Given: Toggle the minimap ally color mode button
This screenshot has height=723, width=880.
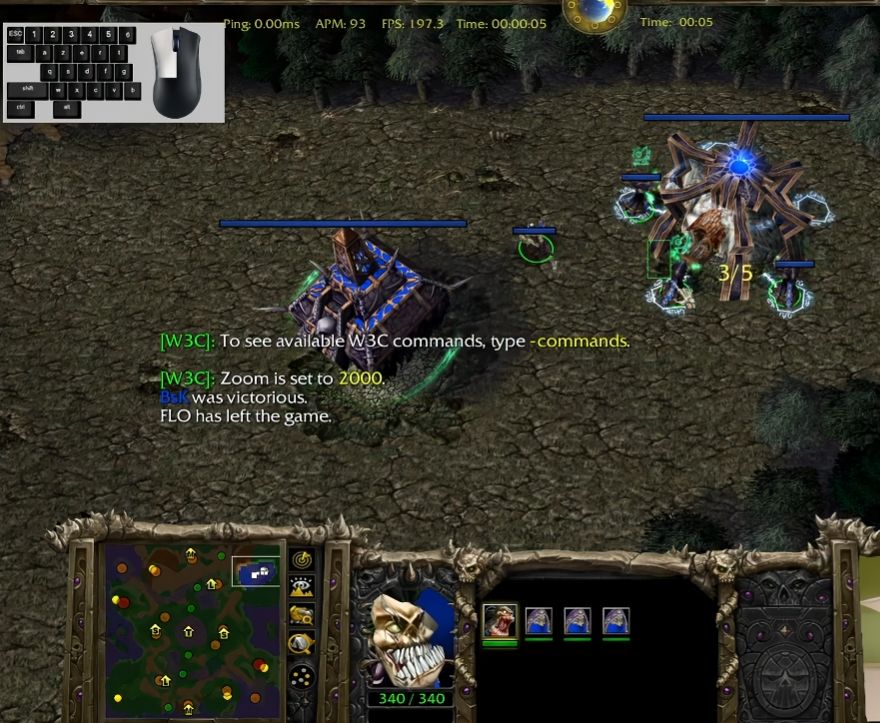Looking at the screenshot, I should click(301, 616).
